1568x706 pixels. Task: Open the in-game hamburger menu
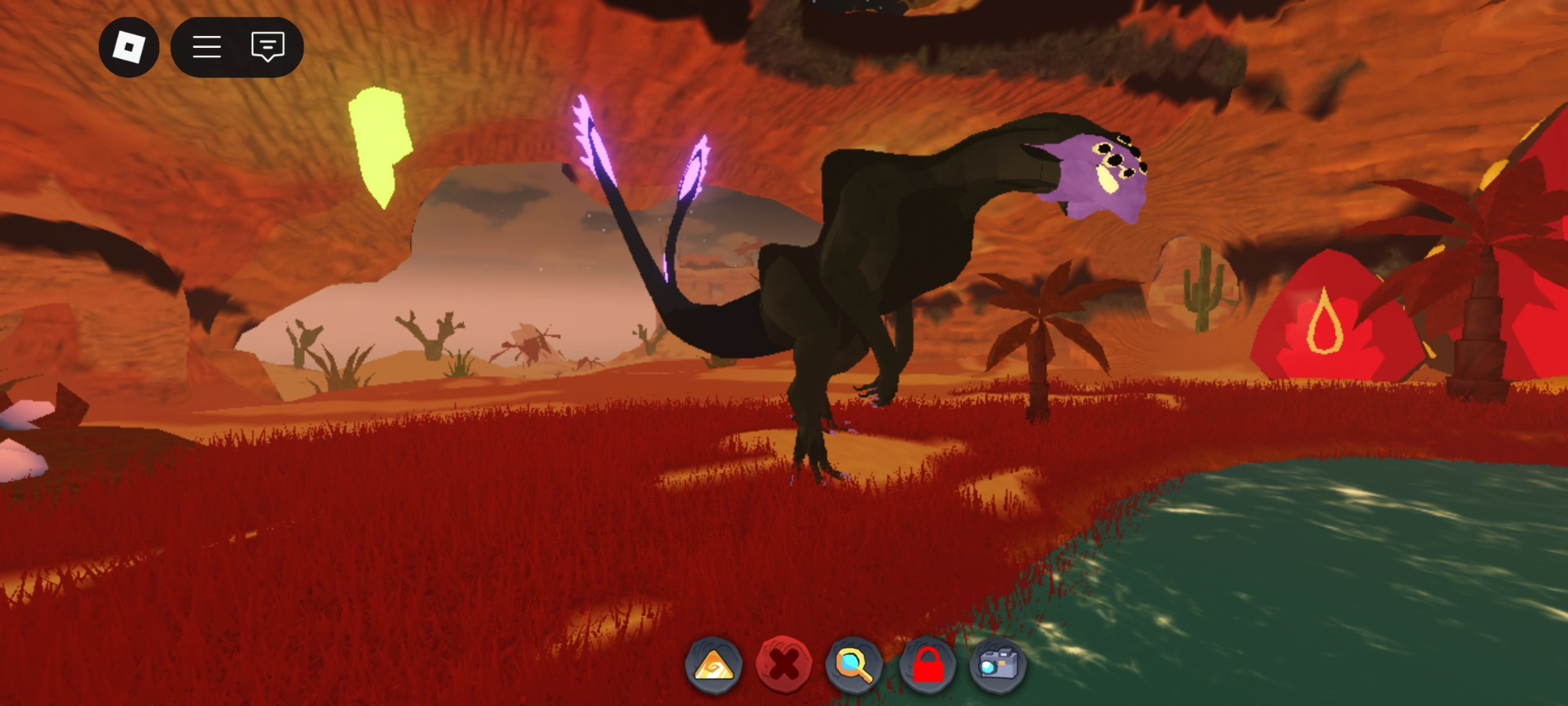[205, 47]
